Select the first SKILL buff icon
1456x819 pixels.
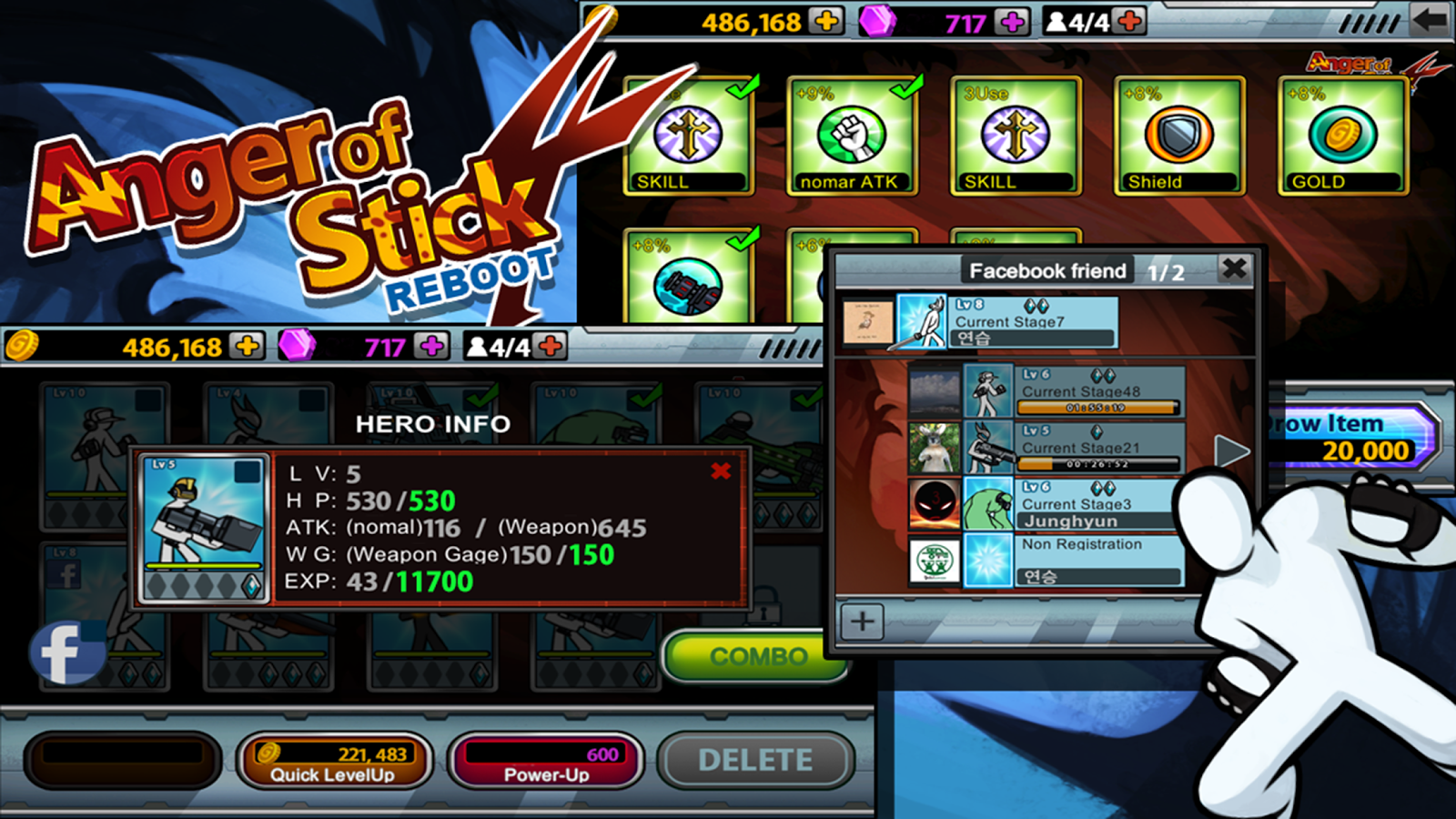pyautogui.click(x=687, y=132)
